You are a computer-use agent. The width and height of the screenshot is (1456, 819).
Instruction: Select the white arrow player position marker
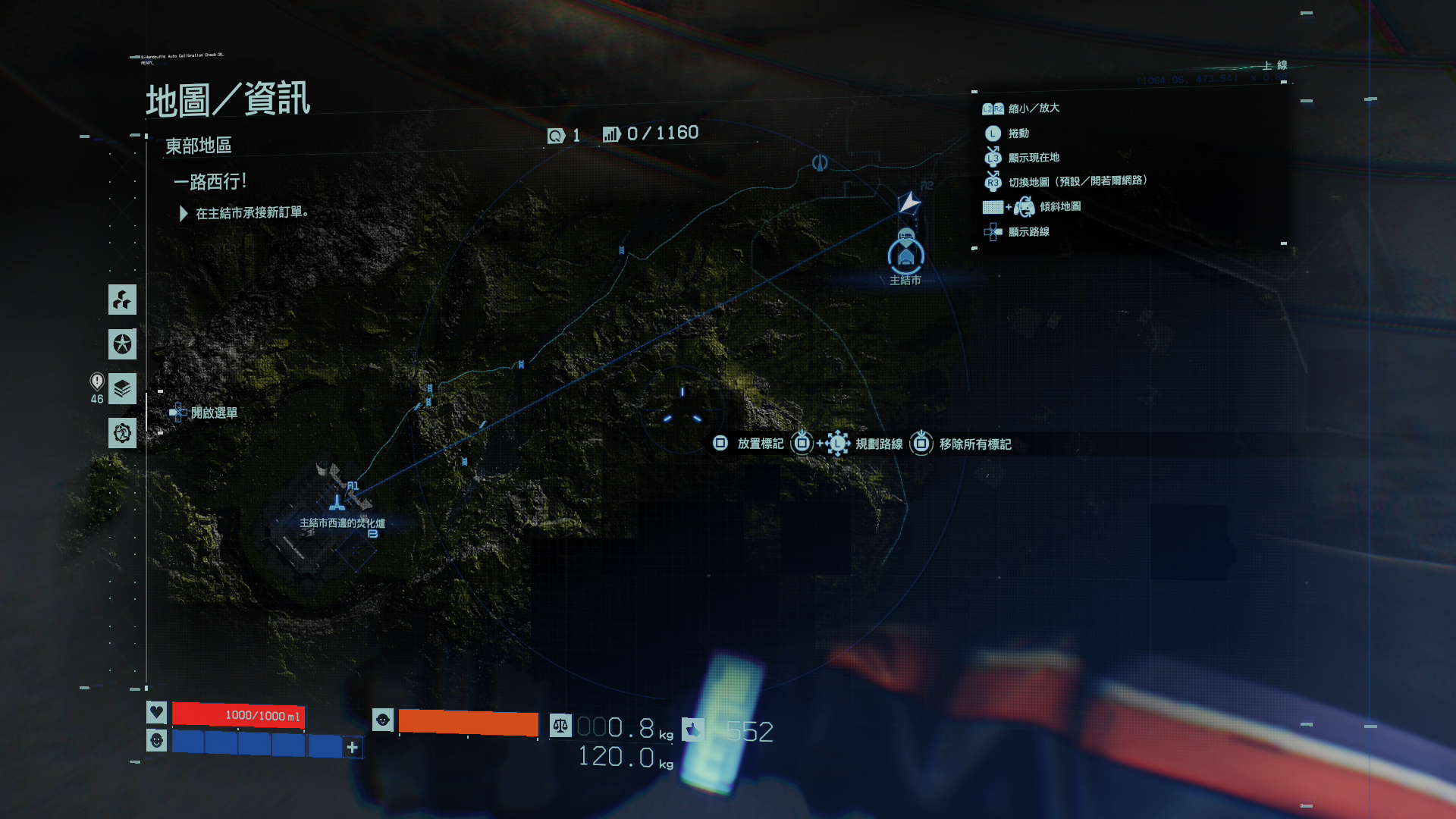pyautogui.click(x=908, y=202)
